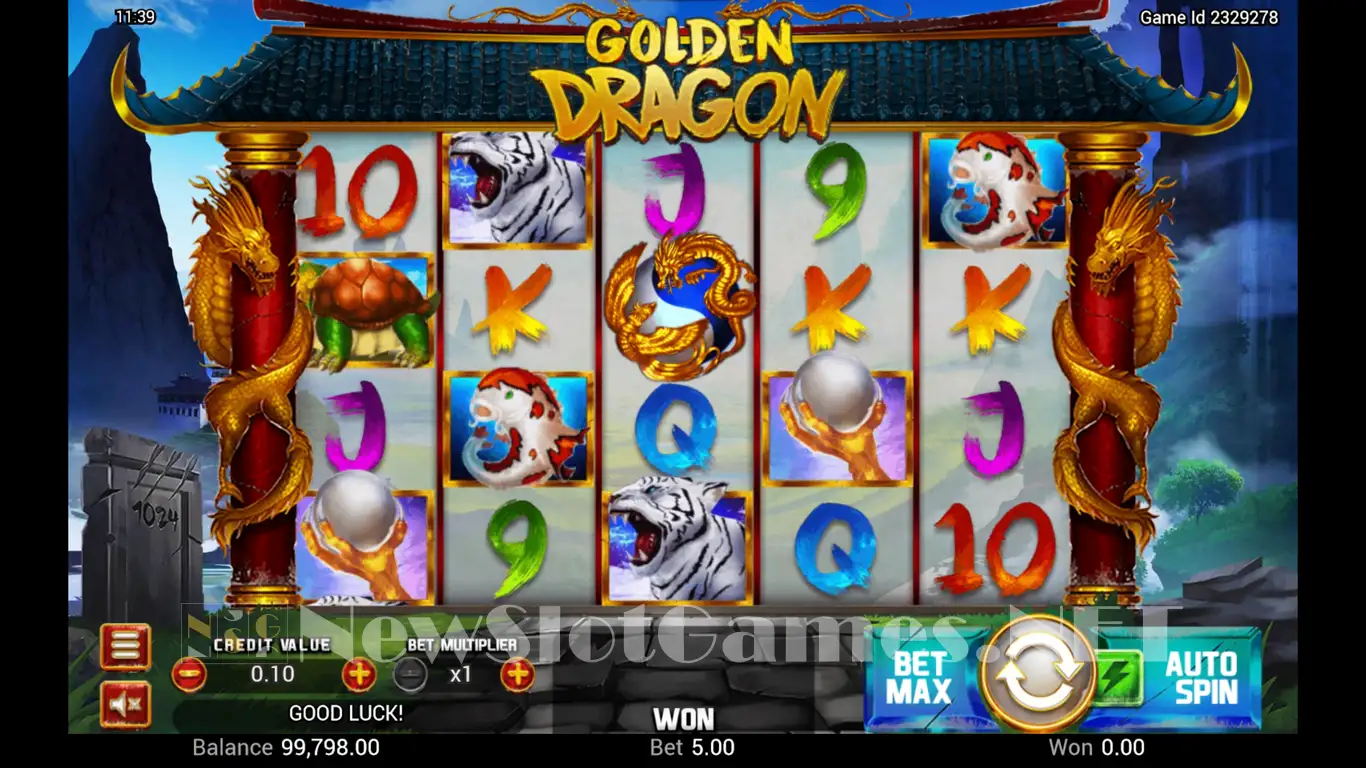Open the hamburger menu button
The image size is (1366, 768).
125,646
